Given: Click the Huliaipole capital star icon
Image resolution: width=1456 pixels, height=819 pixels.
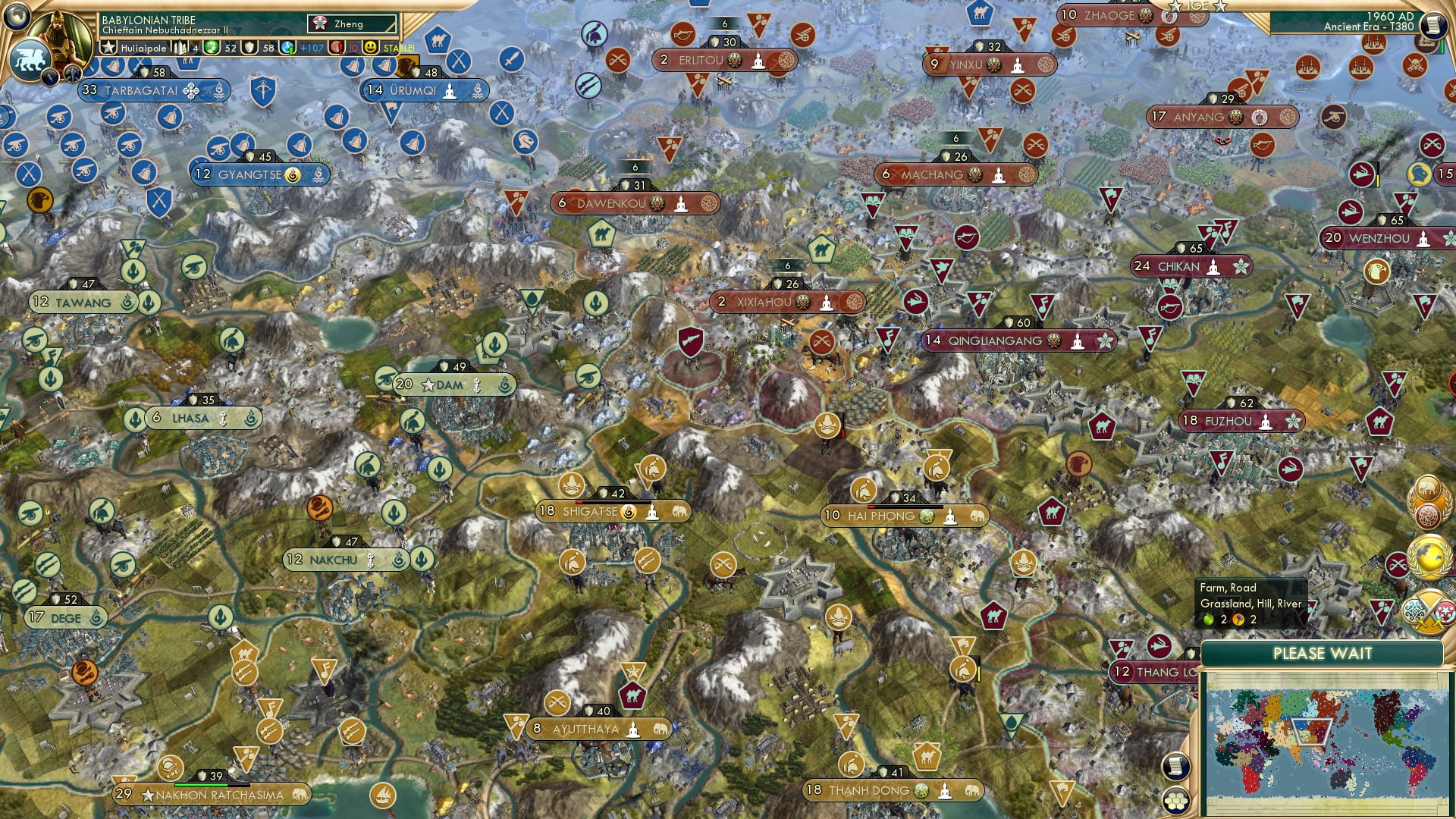Looking at the screenshot, I should coord(107,47).
